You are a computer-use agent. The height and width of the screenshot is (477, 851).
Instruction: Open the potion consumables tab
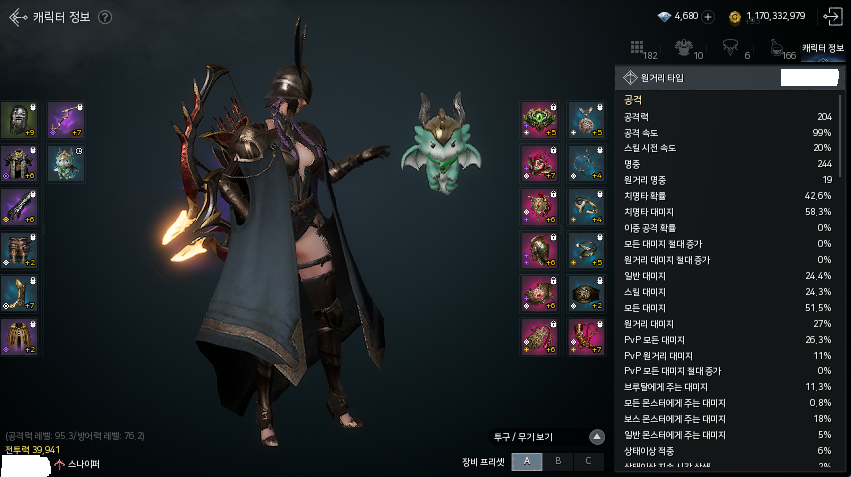tap(779, 48)
